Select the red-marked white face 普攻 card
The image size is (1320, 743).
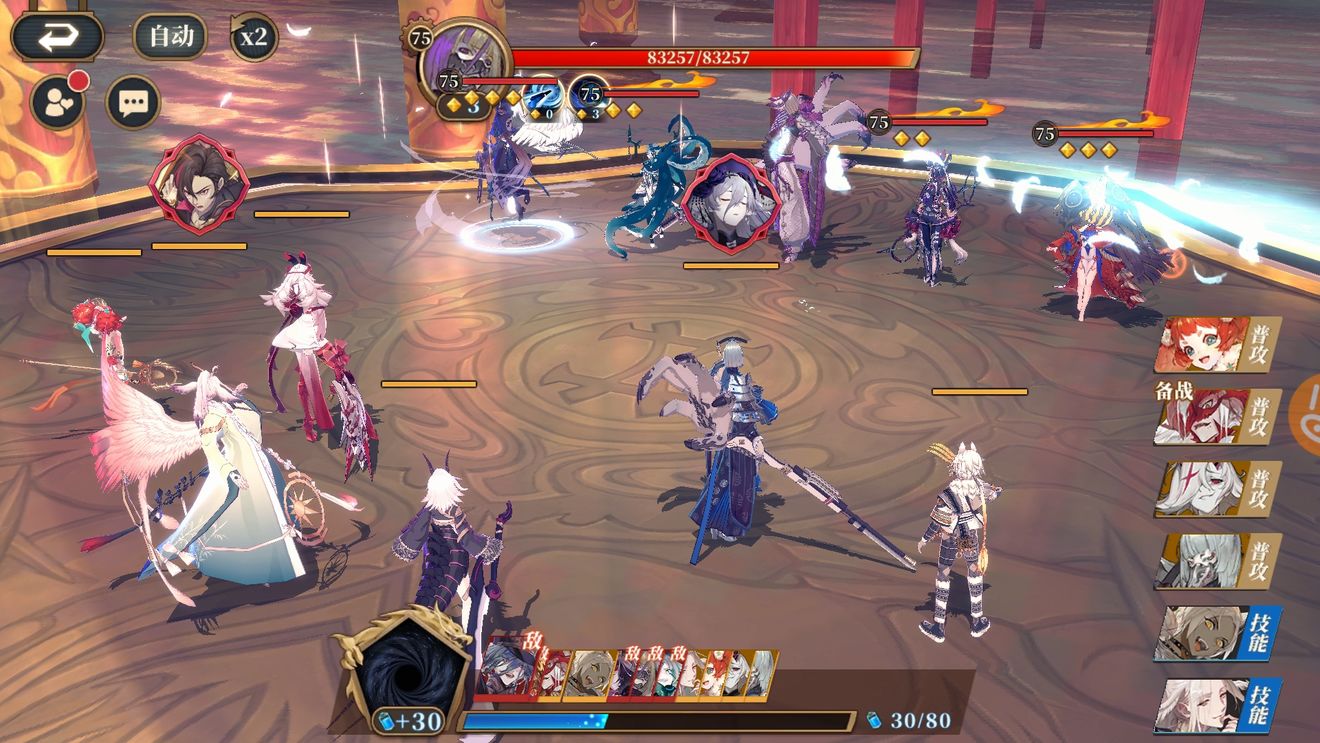pos(1216,489)
